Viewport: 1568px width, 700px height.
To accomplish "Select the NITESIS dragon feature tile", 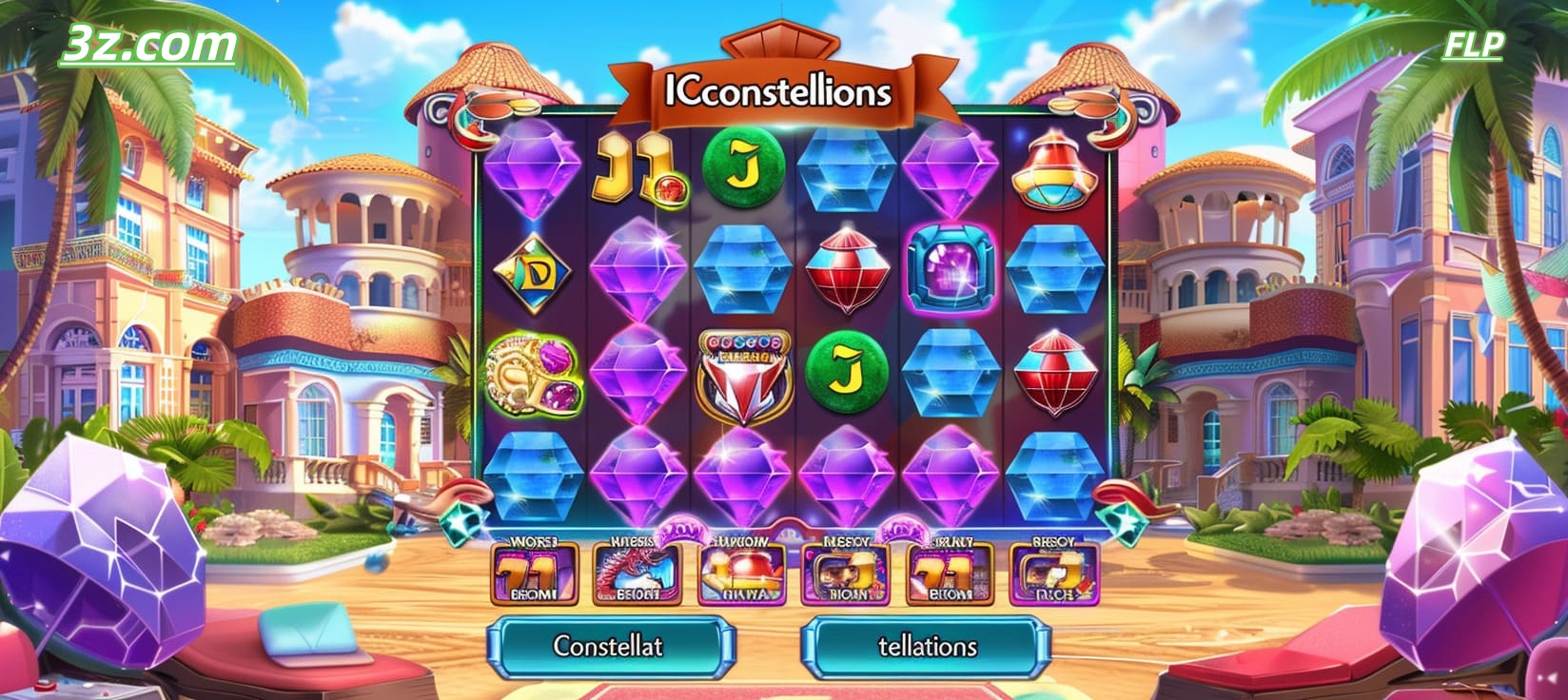I will [x=639, y=573].
